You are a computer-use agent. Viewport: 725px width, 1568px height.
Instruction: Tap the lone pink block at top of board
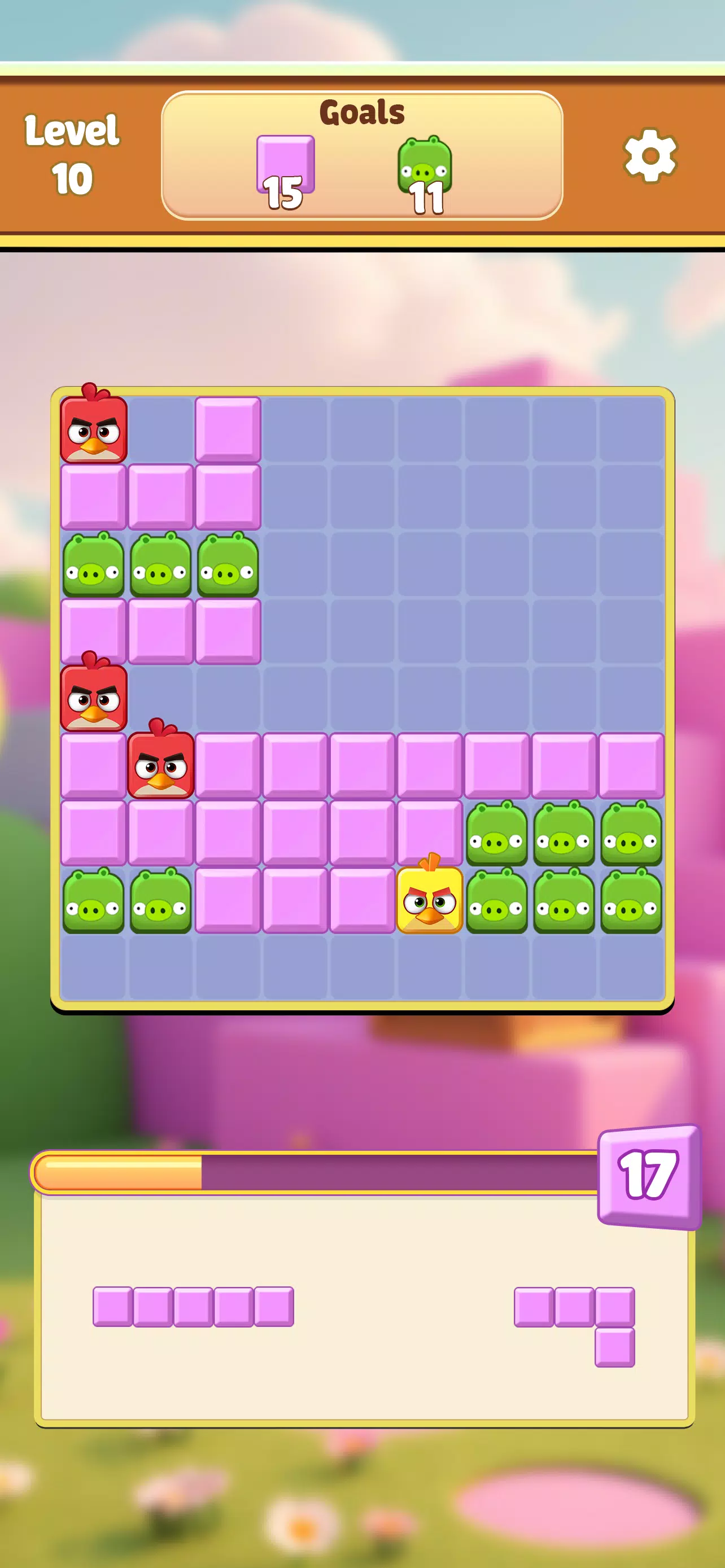(228, 429)
